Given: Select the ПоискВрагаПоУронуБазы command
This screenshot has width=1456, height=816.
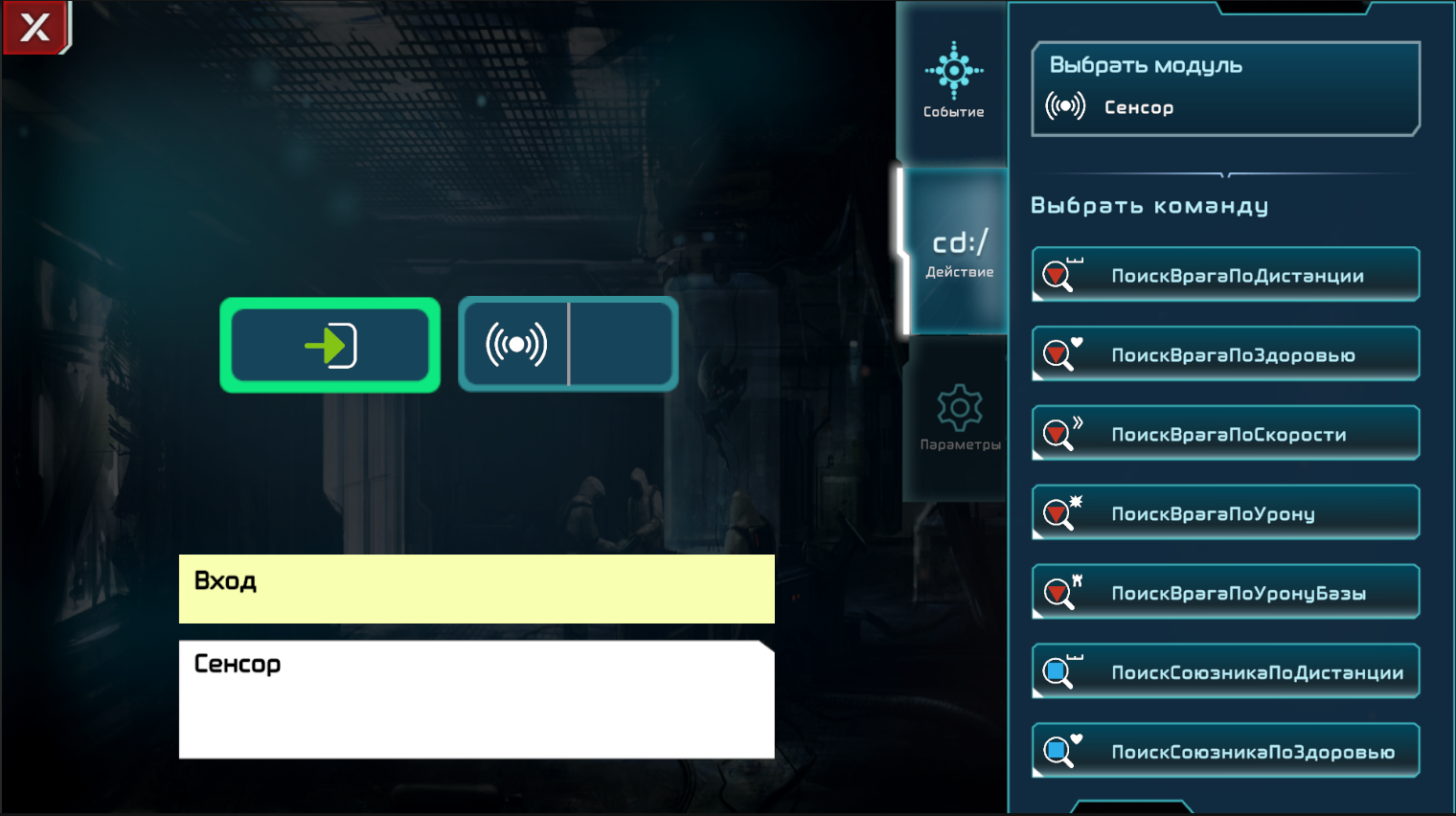Looking at the screenshot, I should 1226,593.
